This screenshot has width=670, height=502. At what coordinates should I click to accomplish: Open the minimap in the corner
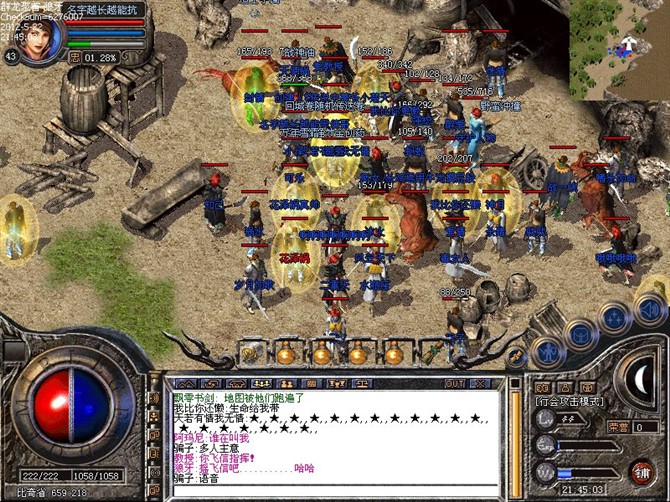pyautogui.click(x=620, y=48)
